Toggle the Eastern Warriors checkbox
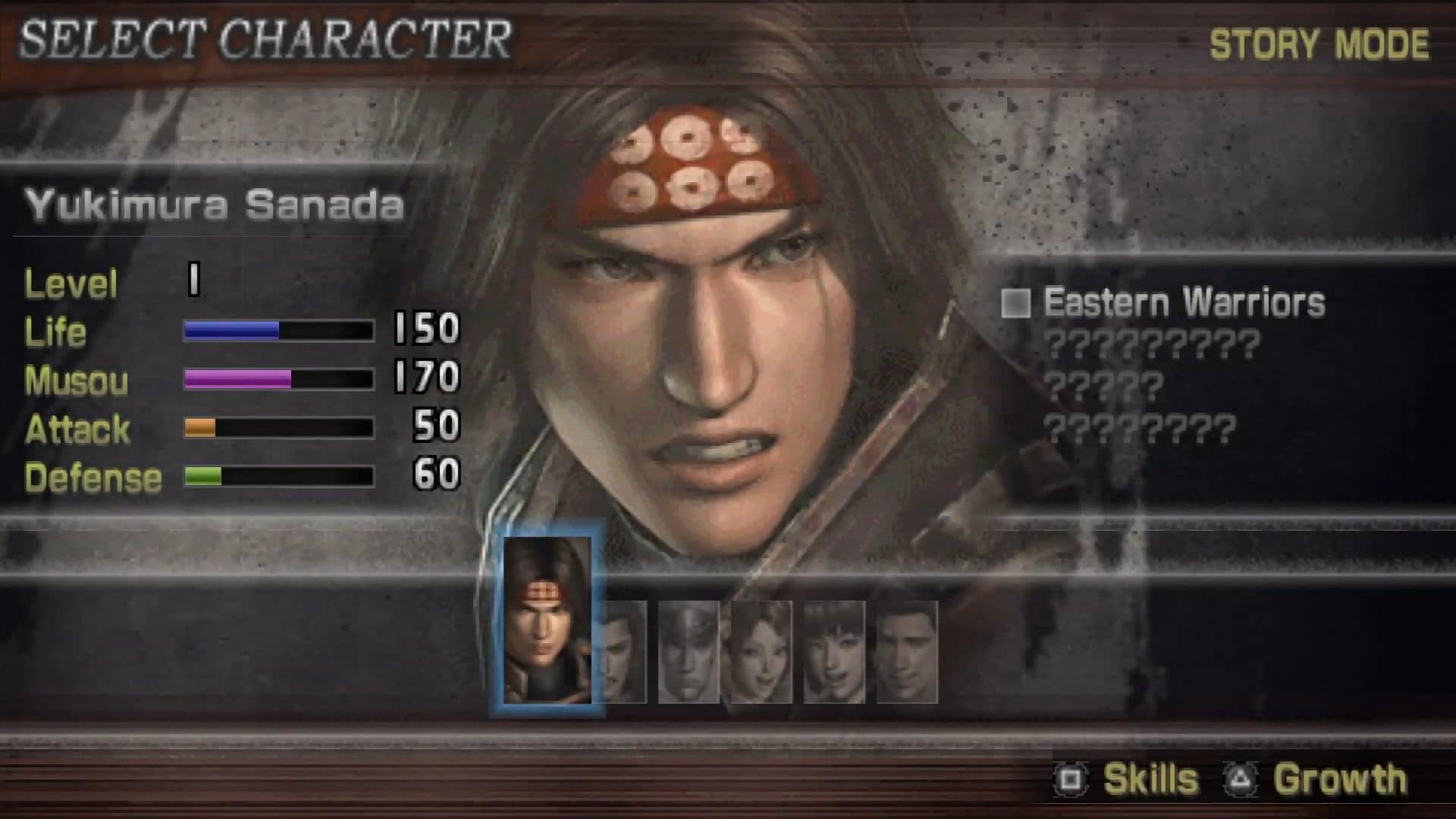 pyautogui.click(x=1018, y=302)
